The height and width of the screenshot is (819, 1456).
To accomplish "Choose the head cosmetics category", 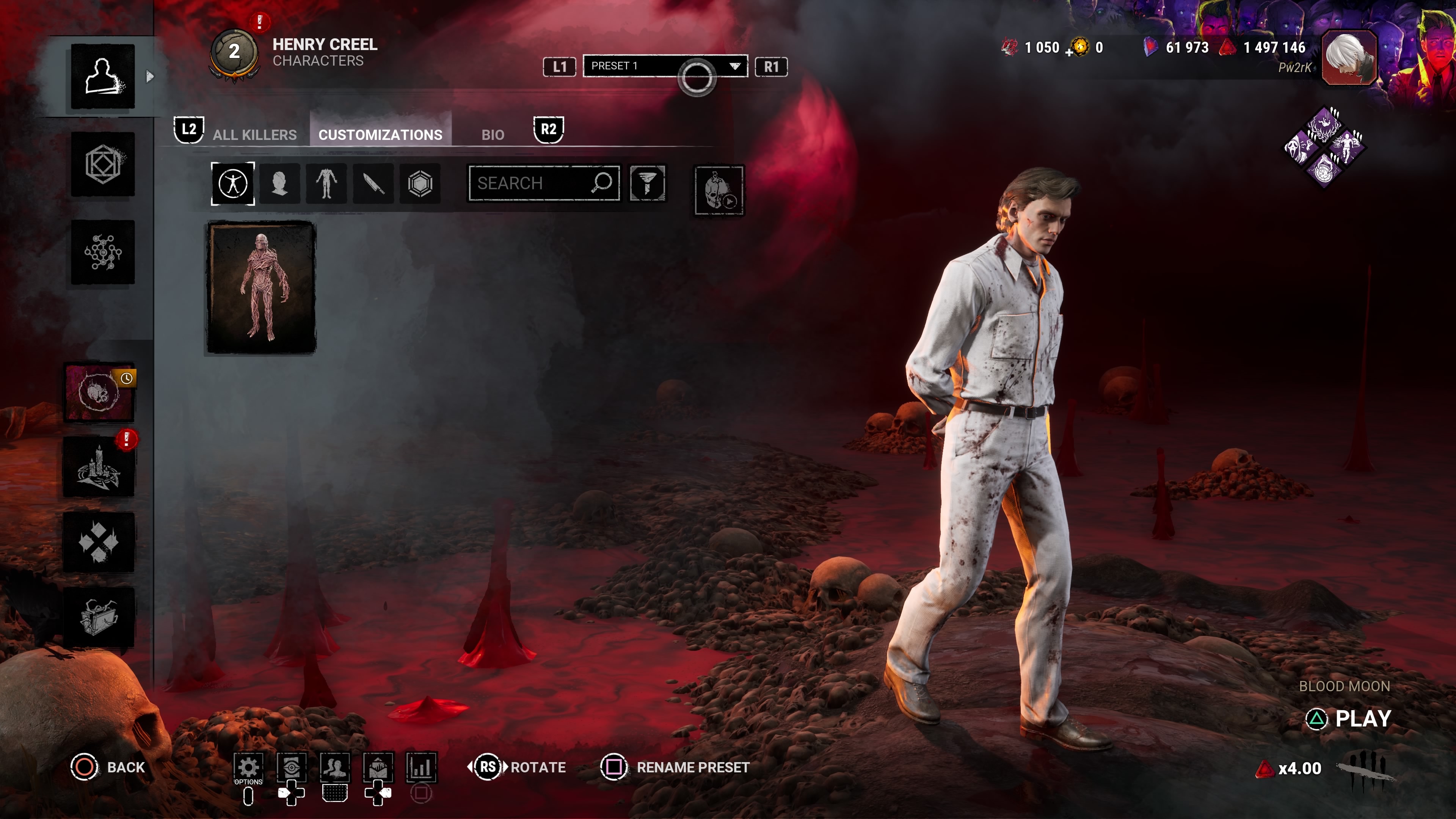I will click(280, 184).
